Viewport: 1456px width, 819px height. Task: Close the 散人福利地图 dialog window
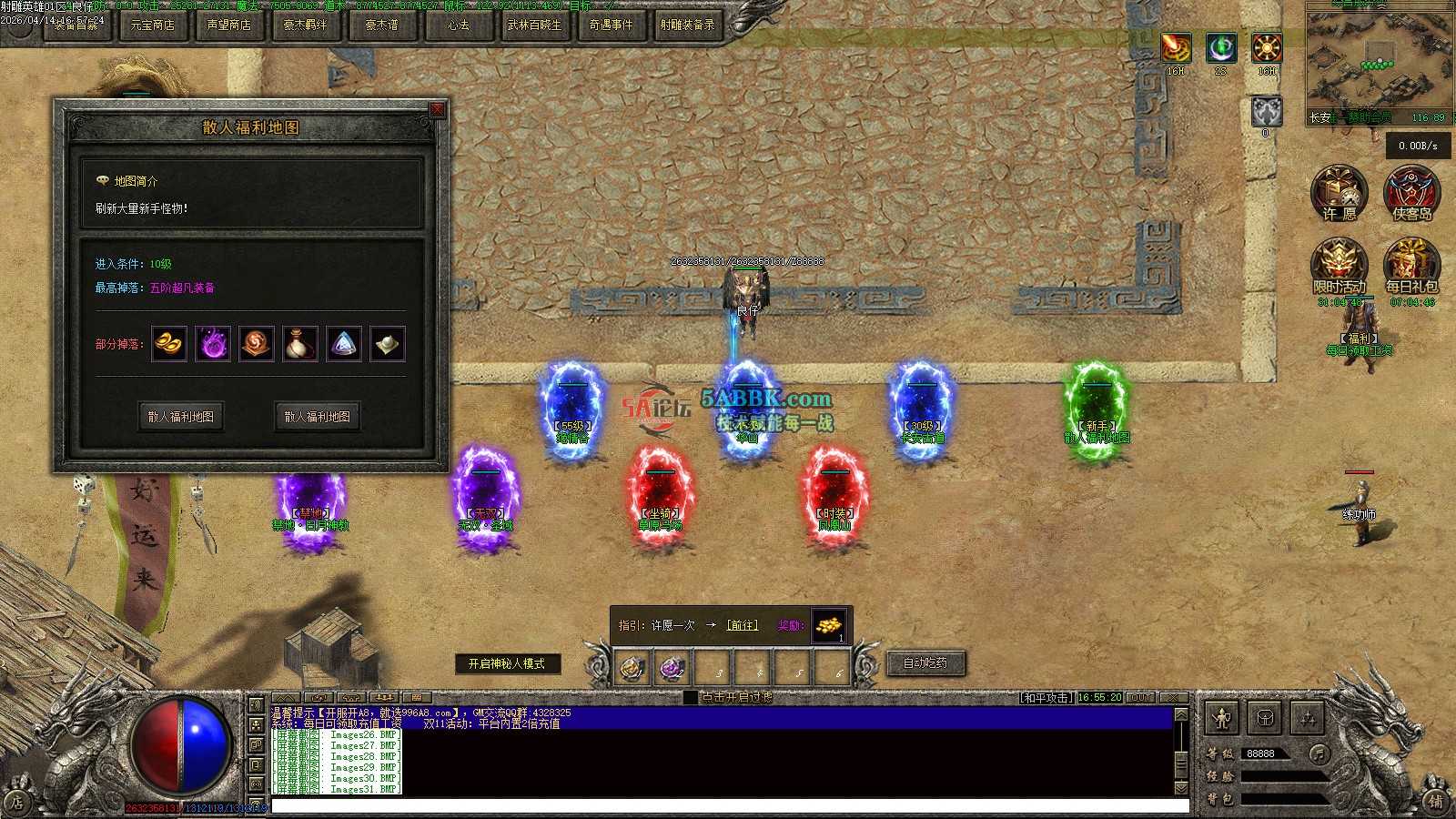(x=437, y=110)
